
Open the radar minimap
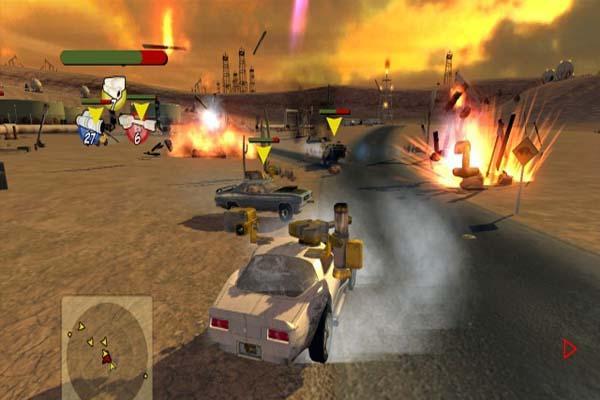(x=106, y=346)
